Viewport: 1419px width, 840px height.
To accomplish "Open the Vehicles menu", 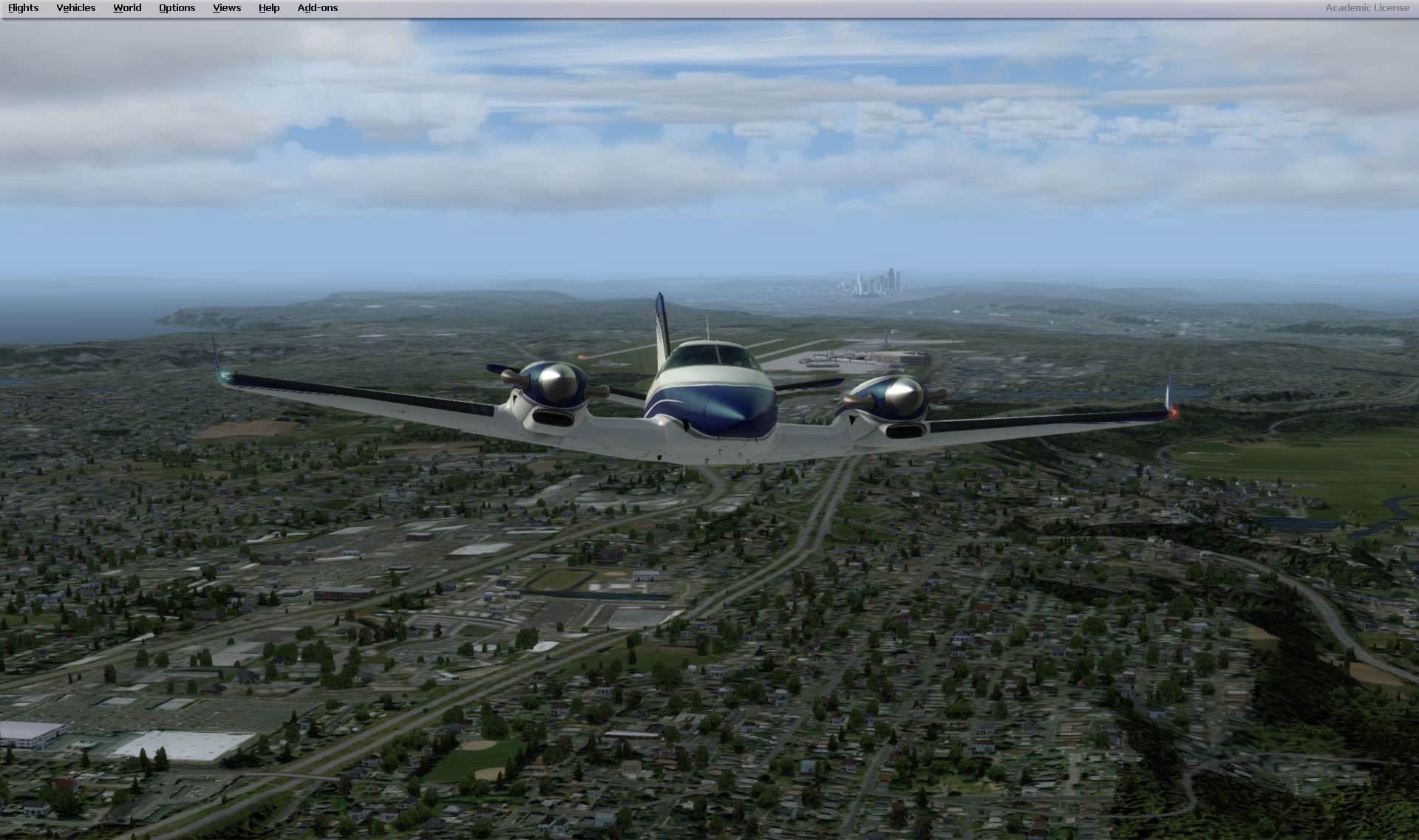I will point(76,8).
